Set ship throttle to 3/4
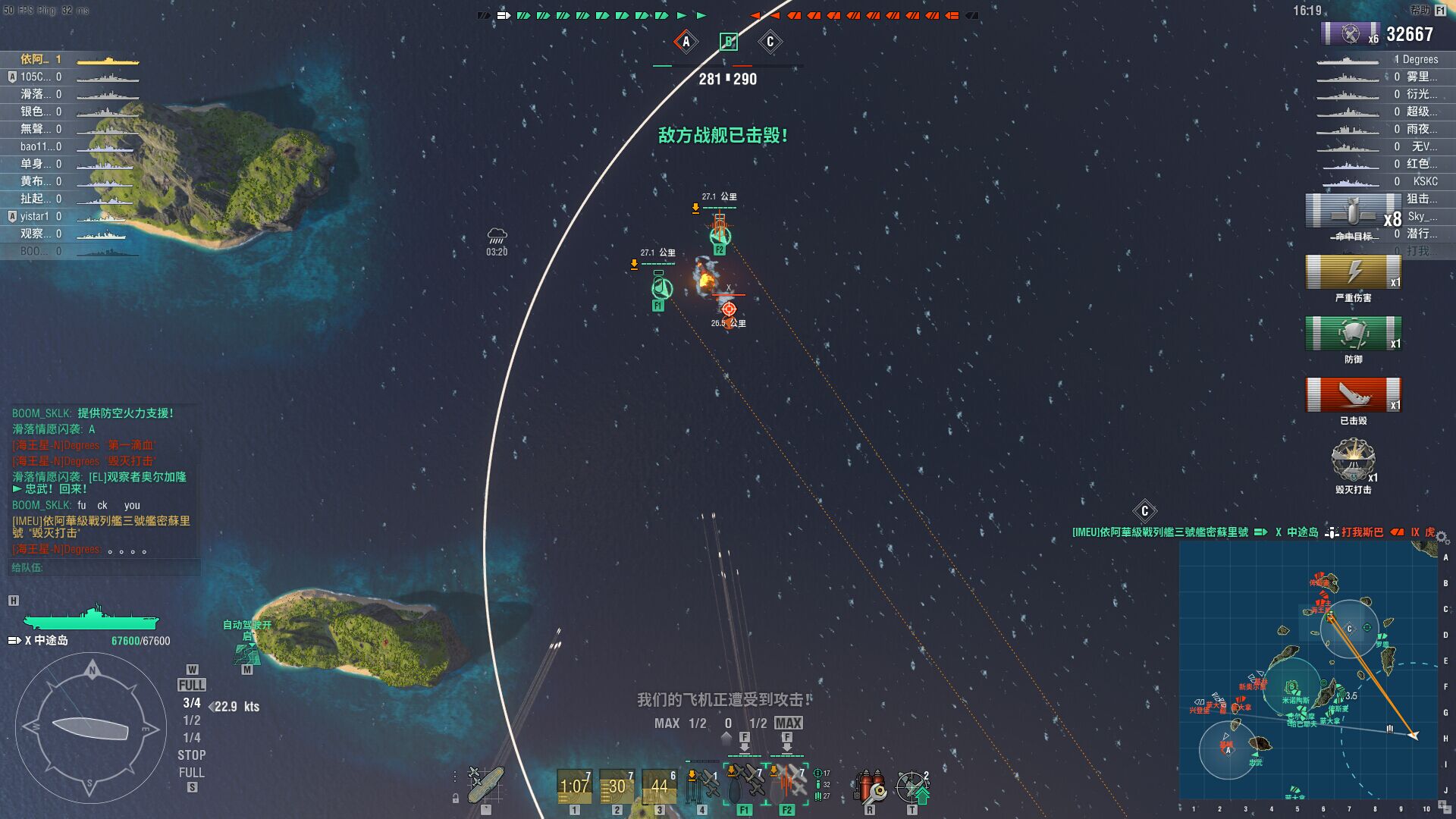This screenshot has width=1456, height=819. coord(192,703)
